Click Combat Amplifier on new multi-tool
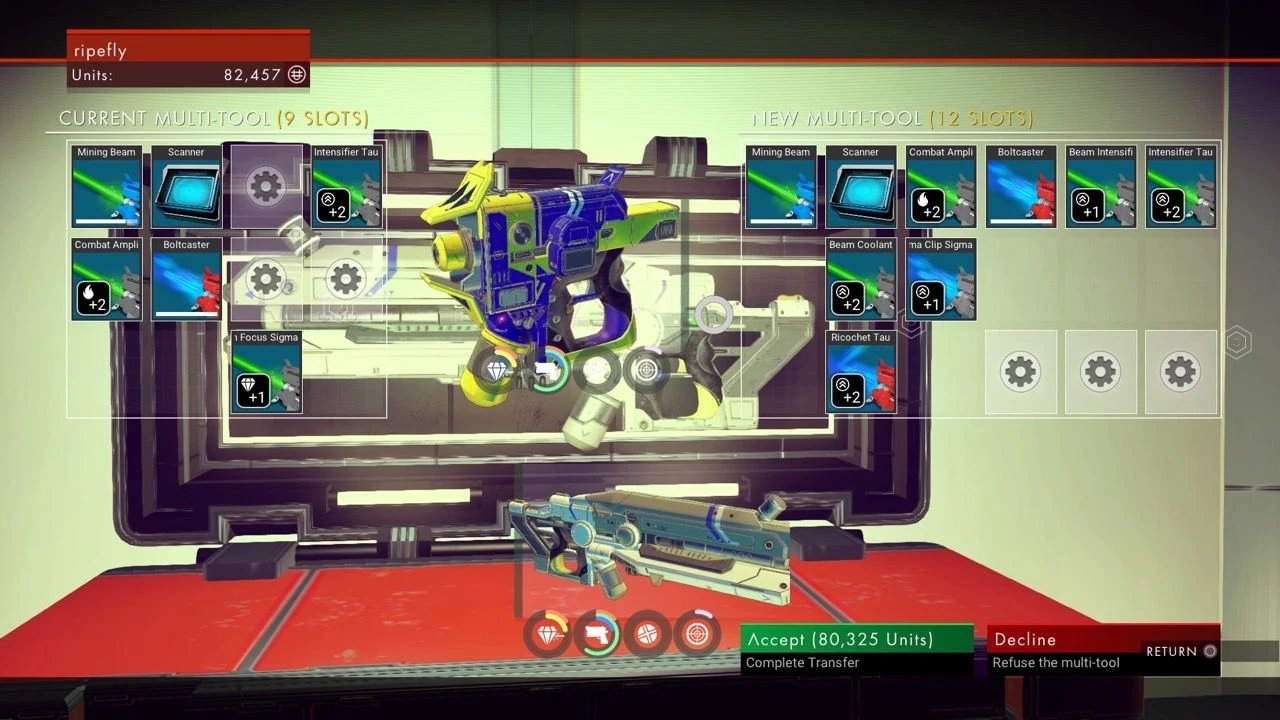Viewport: 1280px width, 720px height. tap(941, 186)
